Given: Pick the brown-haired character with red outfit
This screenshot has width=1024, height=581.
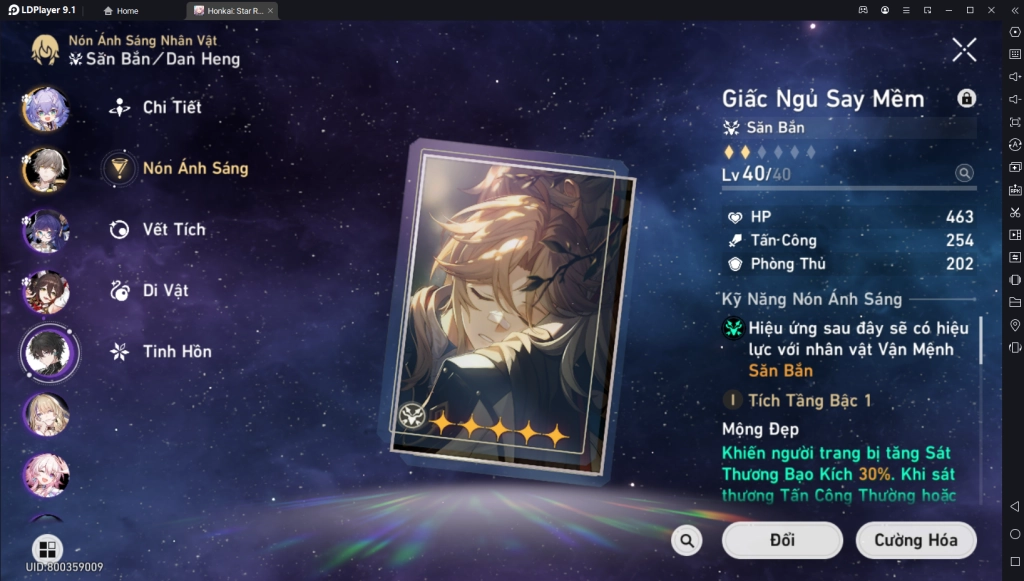Looking at the screenshot, I should coord(46,292).
